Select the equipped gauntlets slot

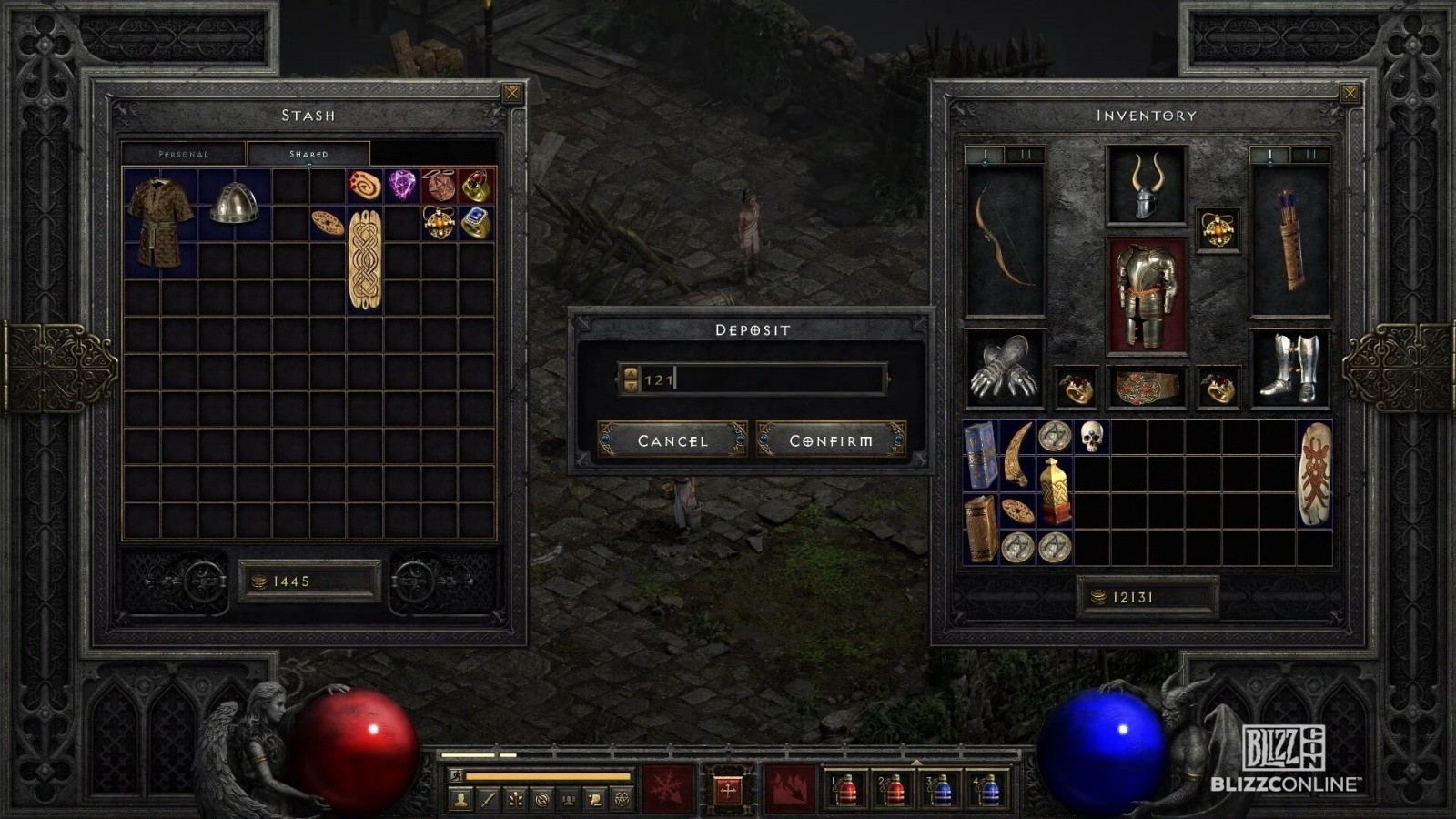coord(1004,369)
